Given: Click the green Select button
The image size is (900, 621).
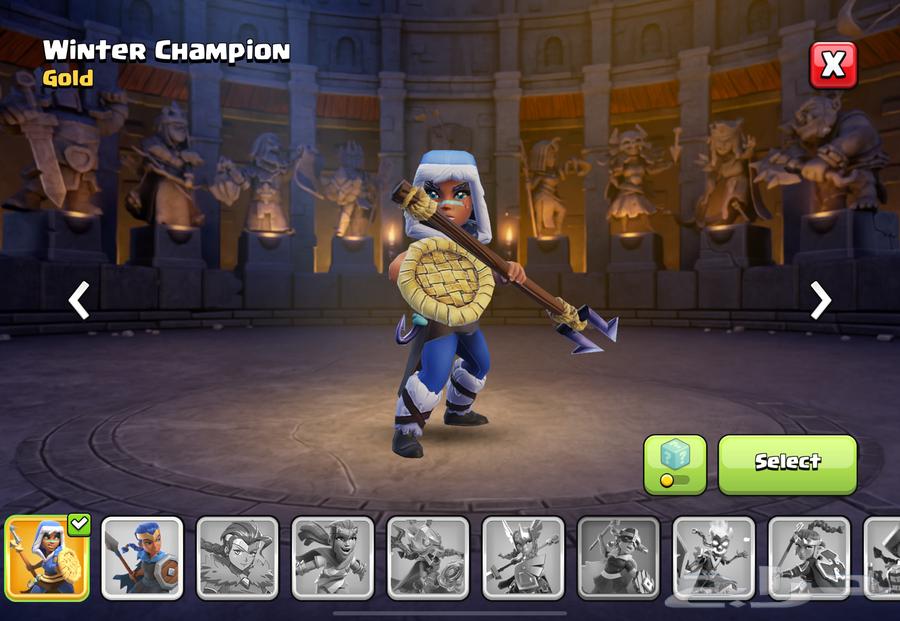Looking at the screenshot, I should [x=787, y=463].
